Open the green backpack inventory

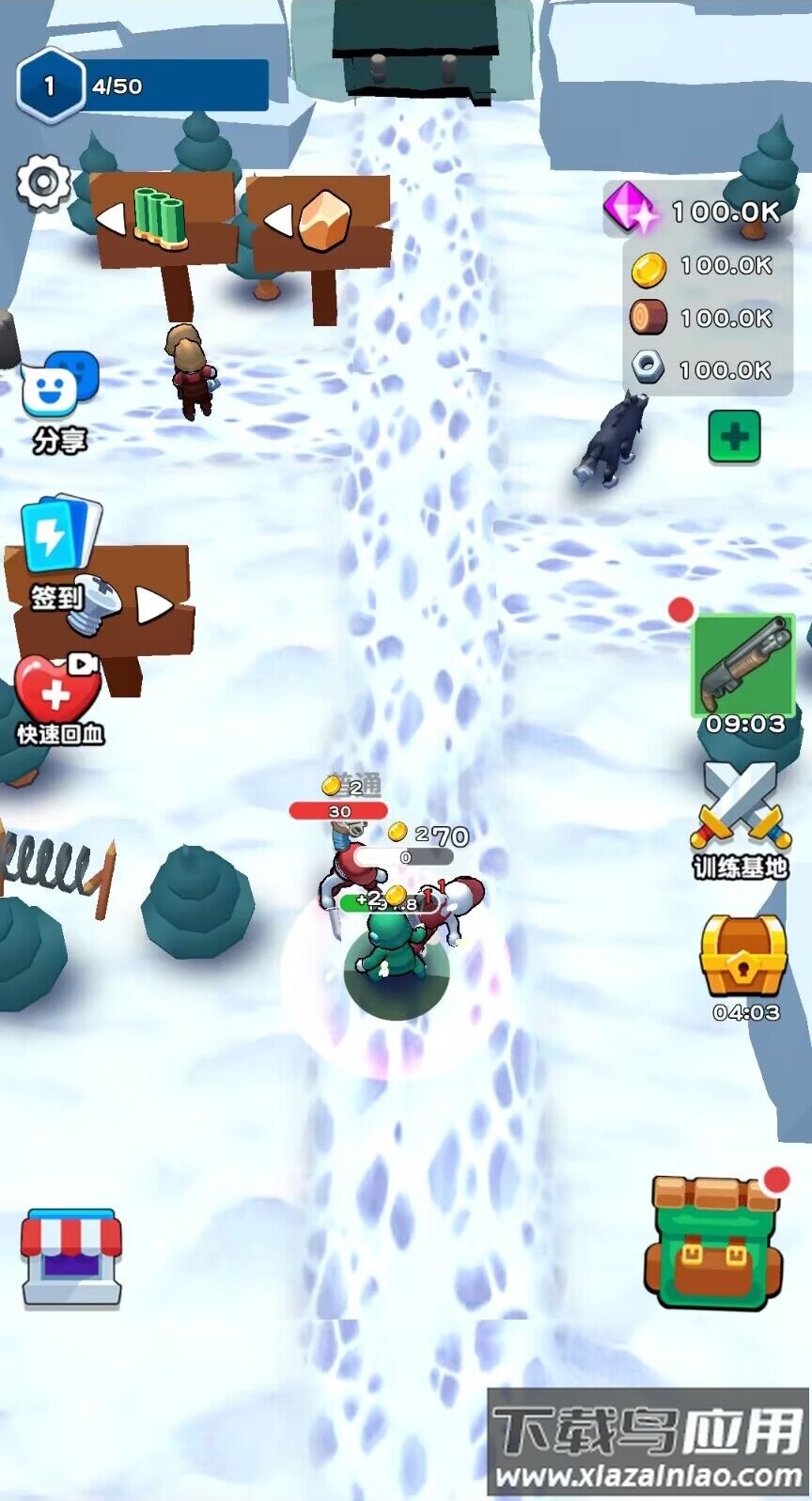point(714,1241)
